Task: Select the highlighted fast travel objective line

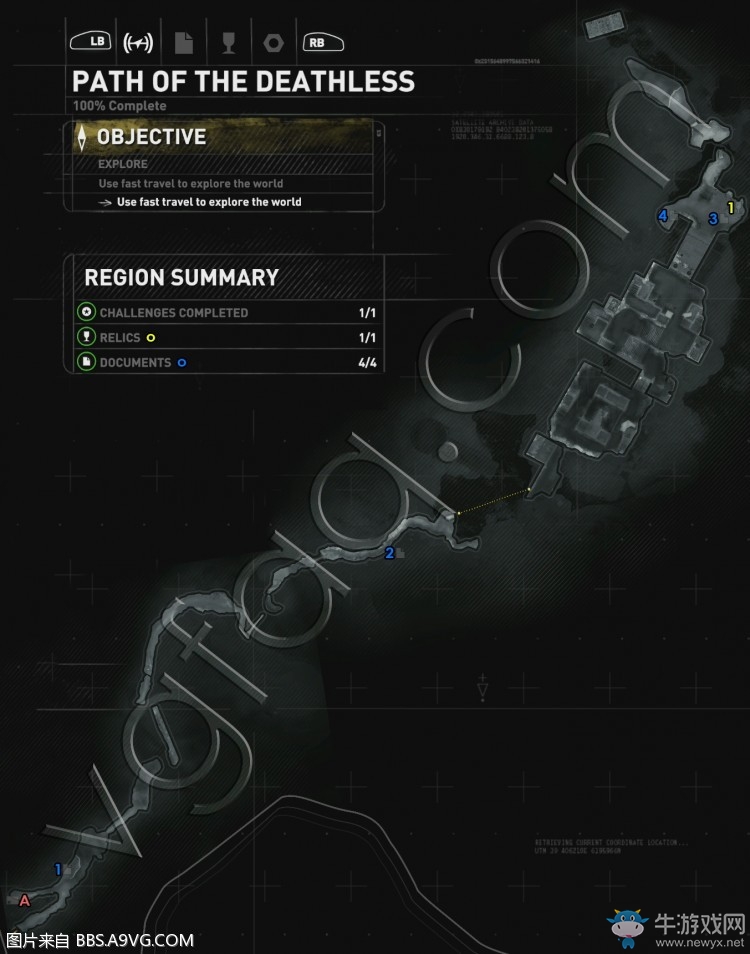Action: 209,202
